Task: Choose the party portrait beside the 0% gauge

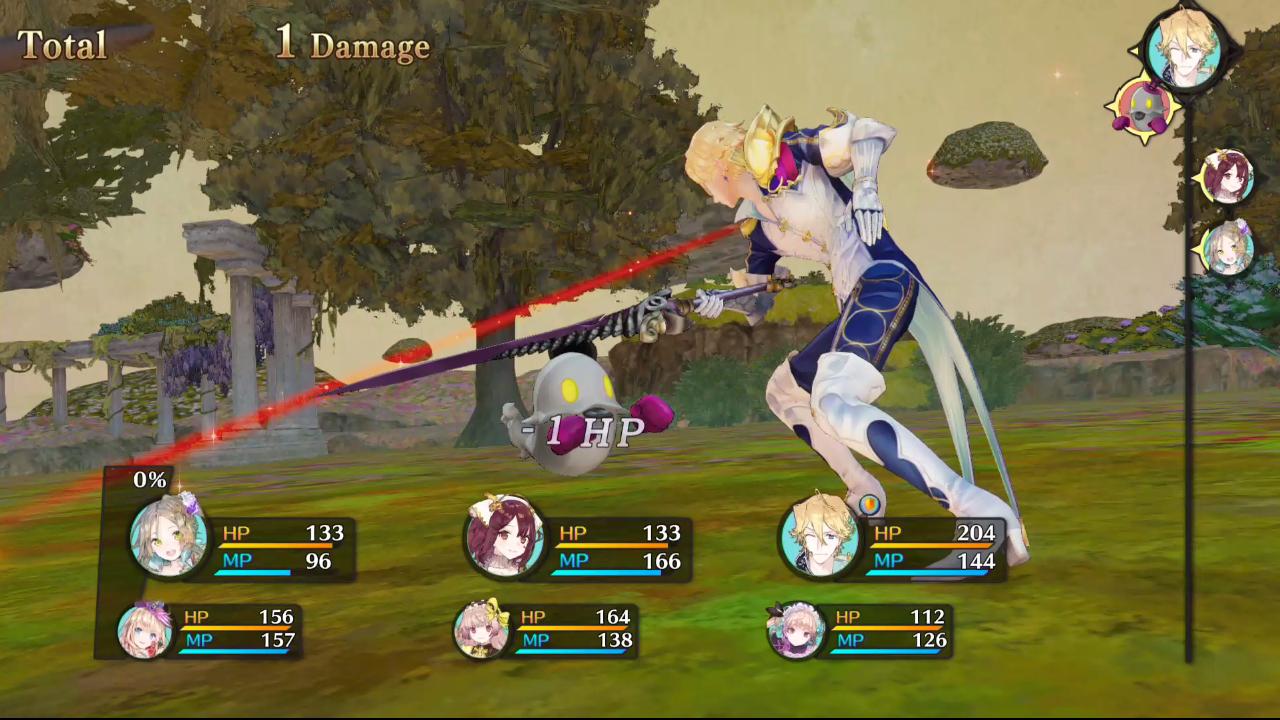Action: [x=169, y=536]
